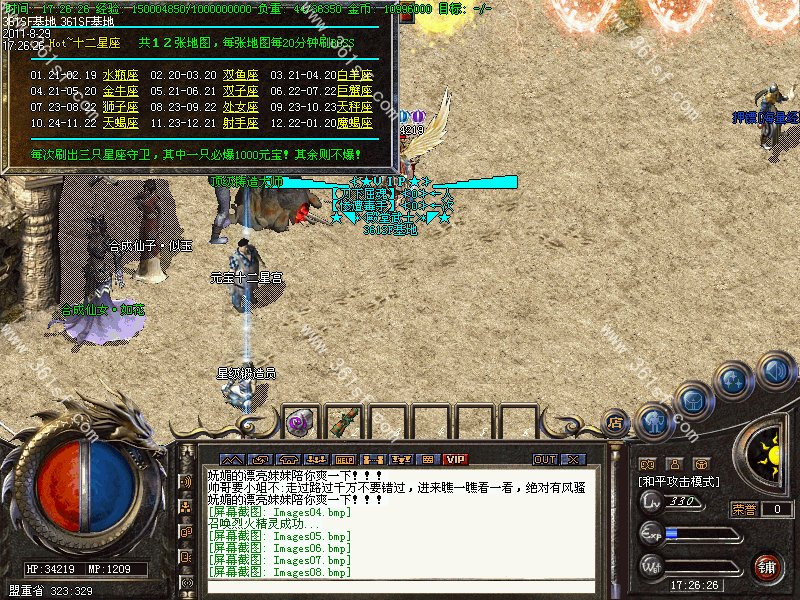
Task: Use the purple orb item in the hotbar
Action: (299, 423)
